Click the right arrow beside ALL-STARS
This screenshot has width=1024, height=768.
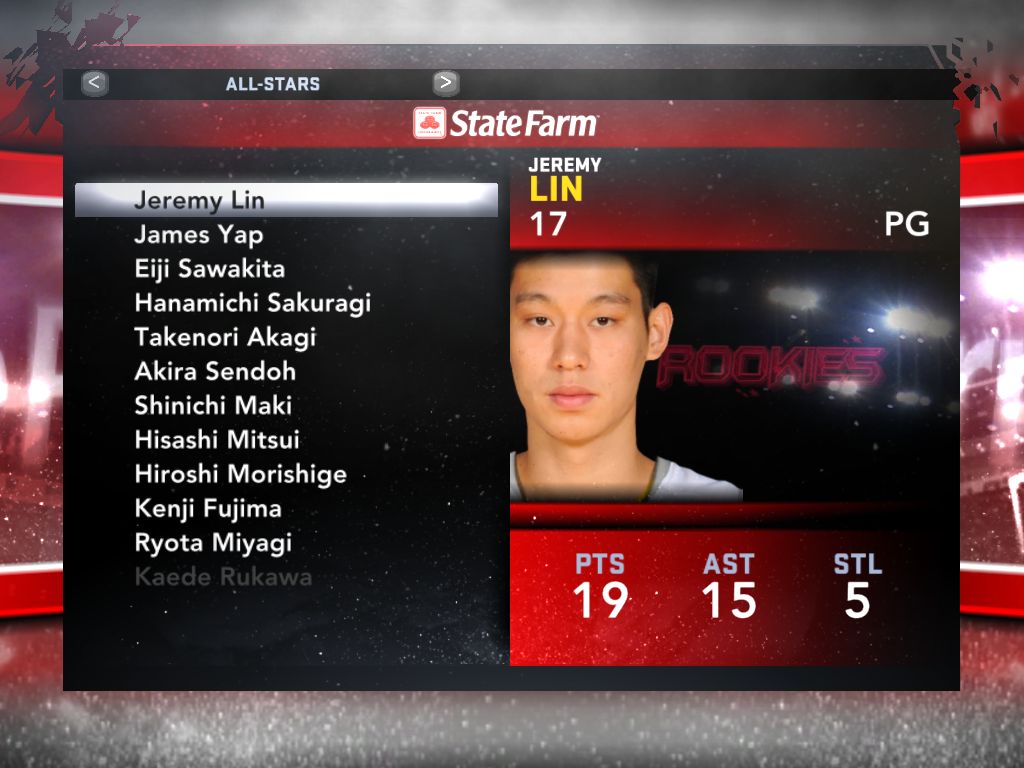tap(446, 83)
